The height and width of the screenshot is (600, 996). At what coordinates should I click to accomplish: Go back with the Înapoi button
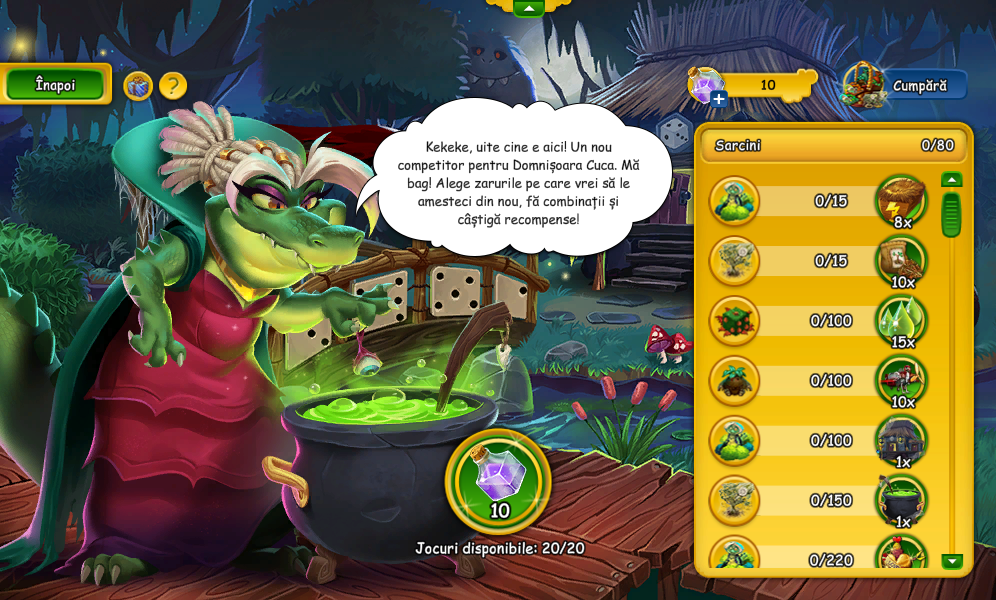(55, 85)
